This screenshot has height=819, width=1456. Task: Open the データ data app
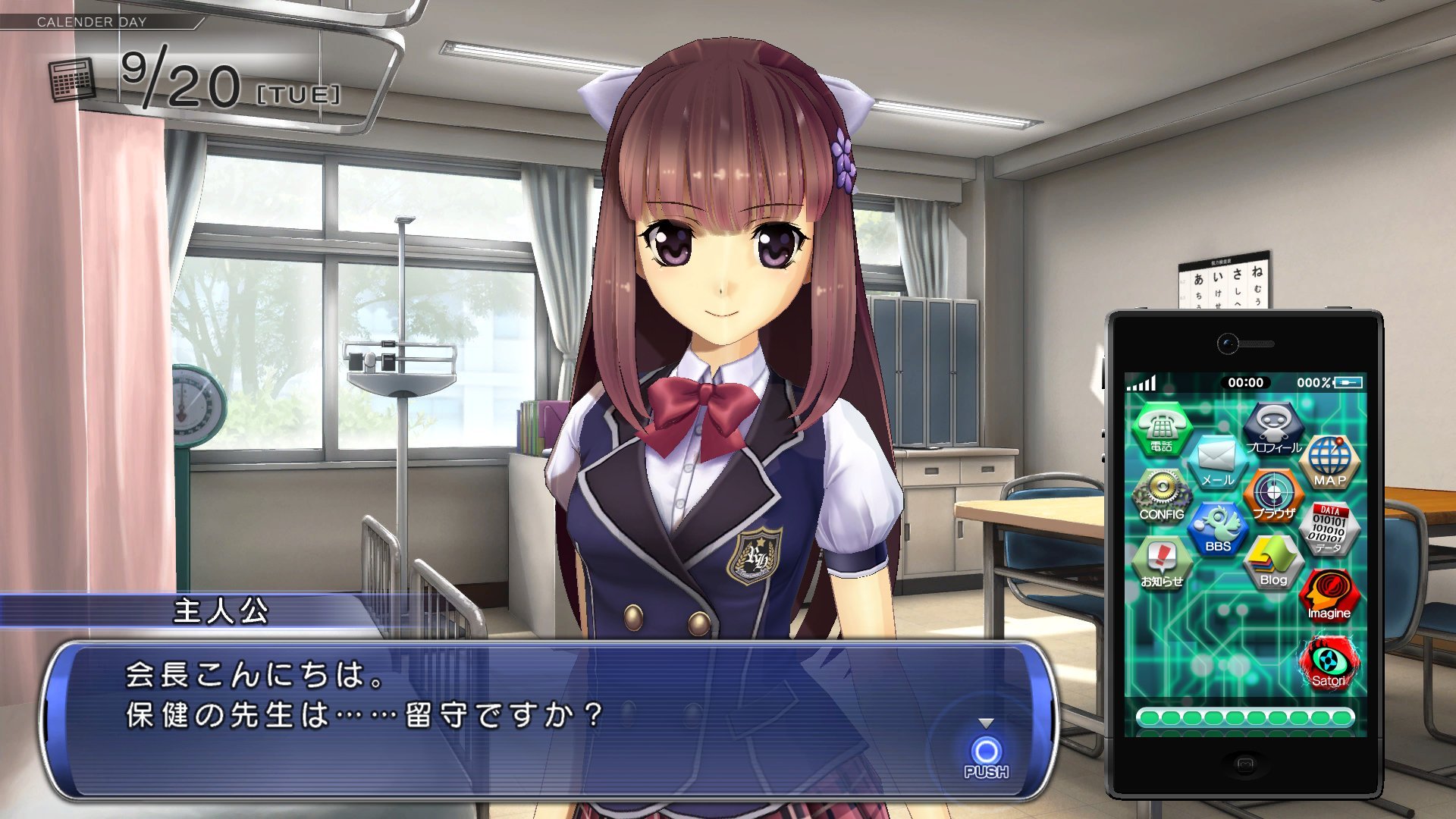pyautogui.click(x=1329, y=528)
